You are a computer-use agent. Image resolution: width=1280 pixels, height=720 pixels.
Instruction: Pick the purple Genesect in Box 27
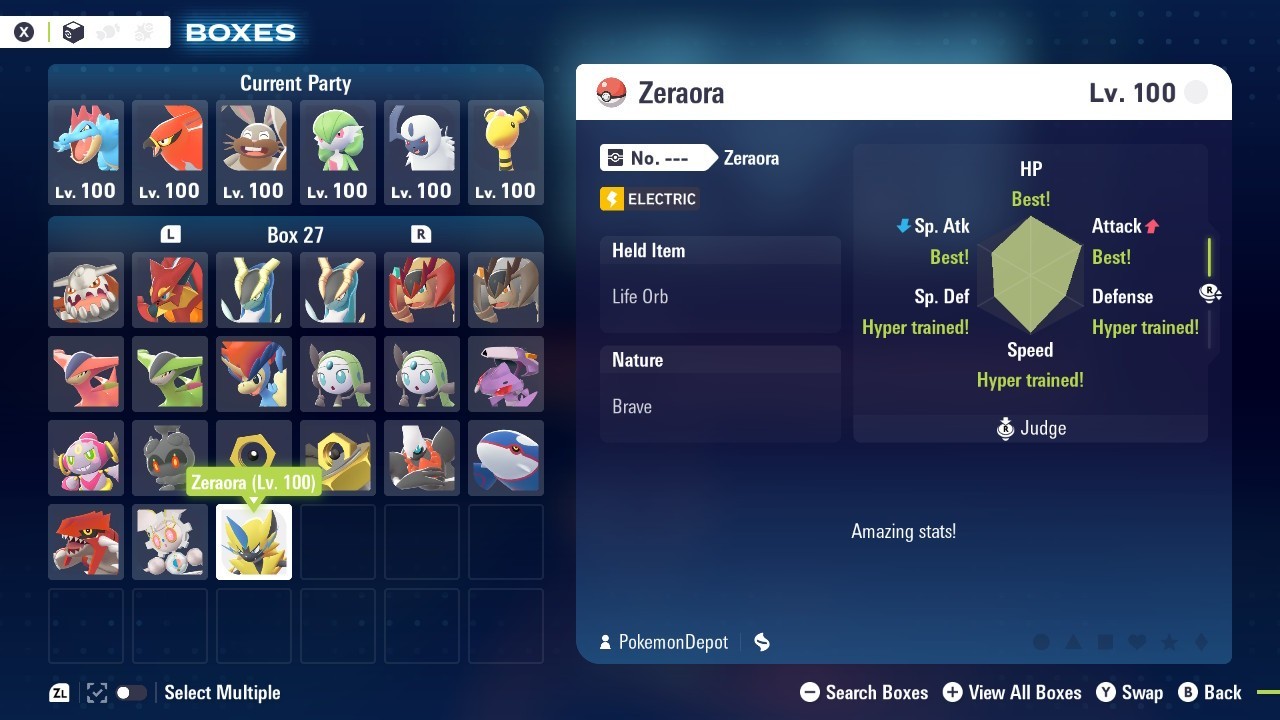[x=506, y=374]
